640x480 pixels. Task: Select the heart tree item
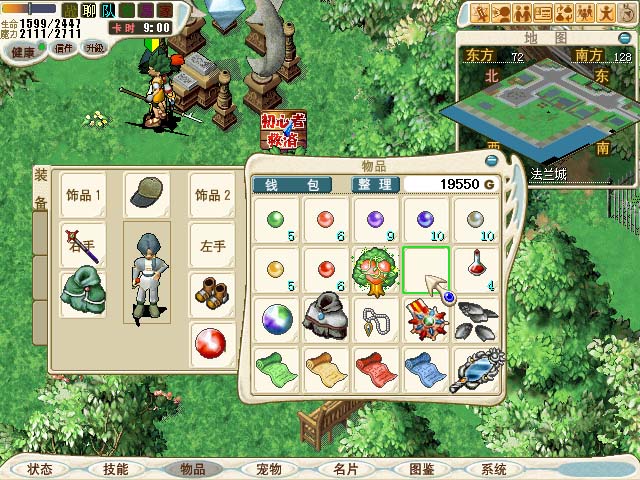[375, 269]
